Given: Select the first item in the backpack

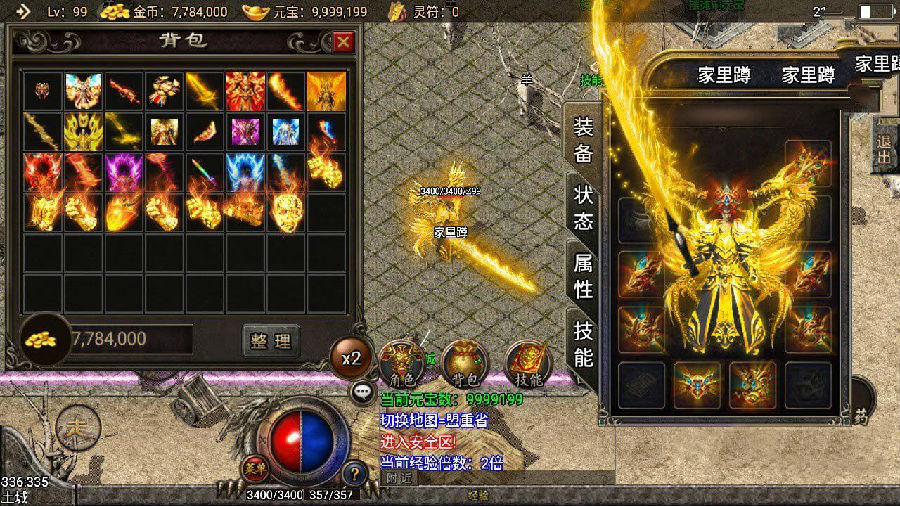Looking at the screenshot, I should tap(43, 91).
